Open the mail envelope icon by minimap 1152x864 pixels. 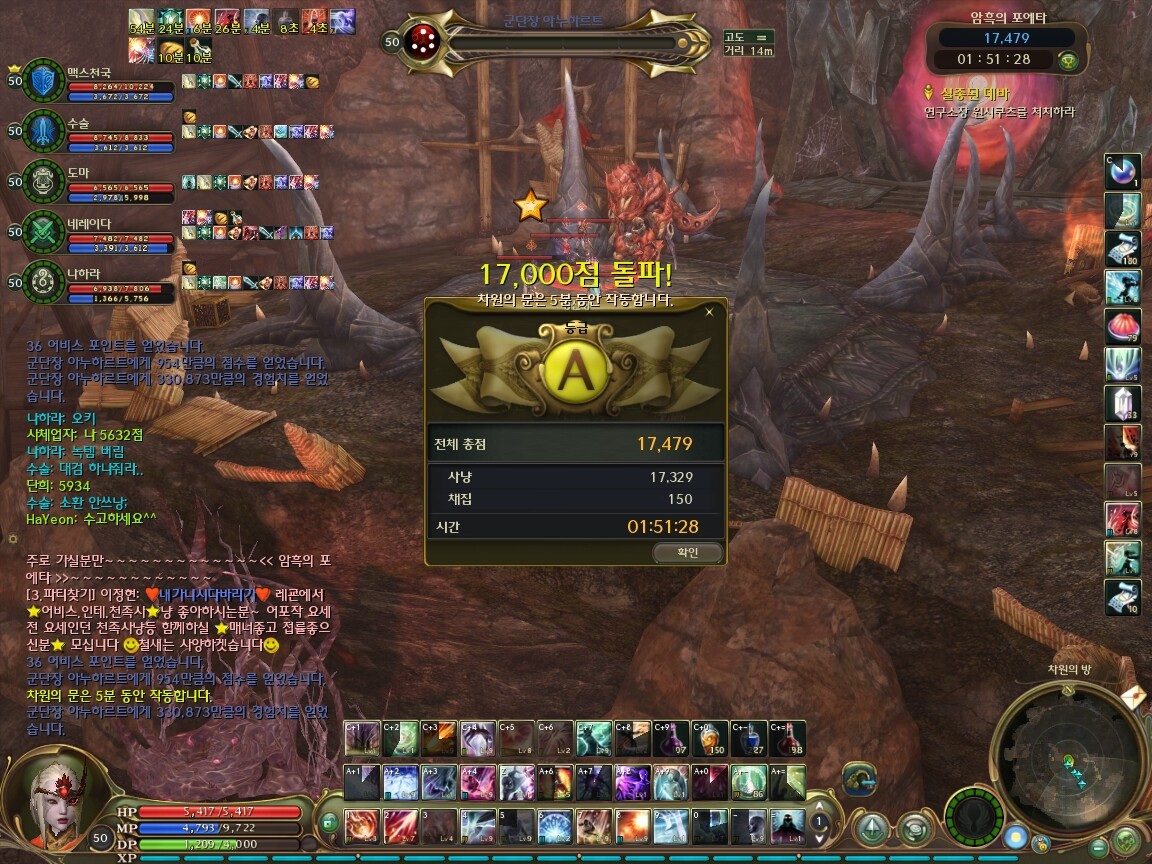(x=1132, y=697)
